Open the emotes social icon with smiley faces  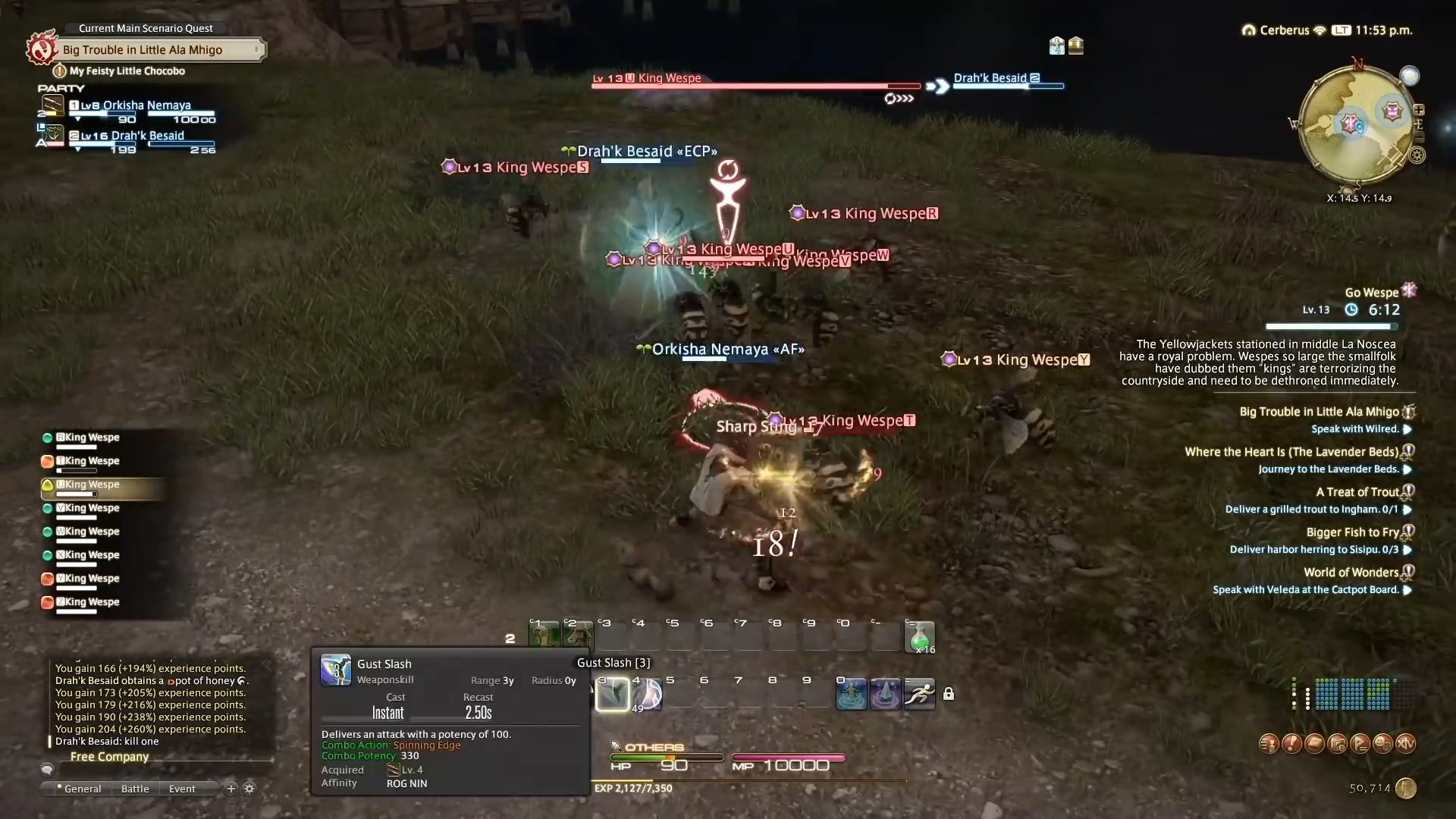pyautogui.click(x=1383, y=743)
